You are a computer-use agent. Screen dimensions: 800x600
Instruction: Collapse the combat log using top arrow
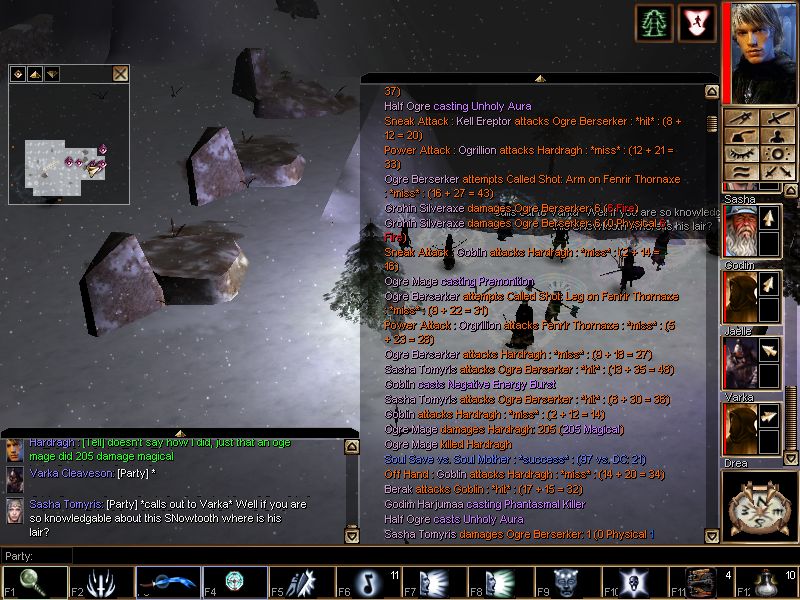[540, 77]
